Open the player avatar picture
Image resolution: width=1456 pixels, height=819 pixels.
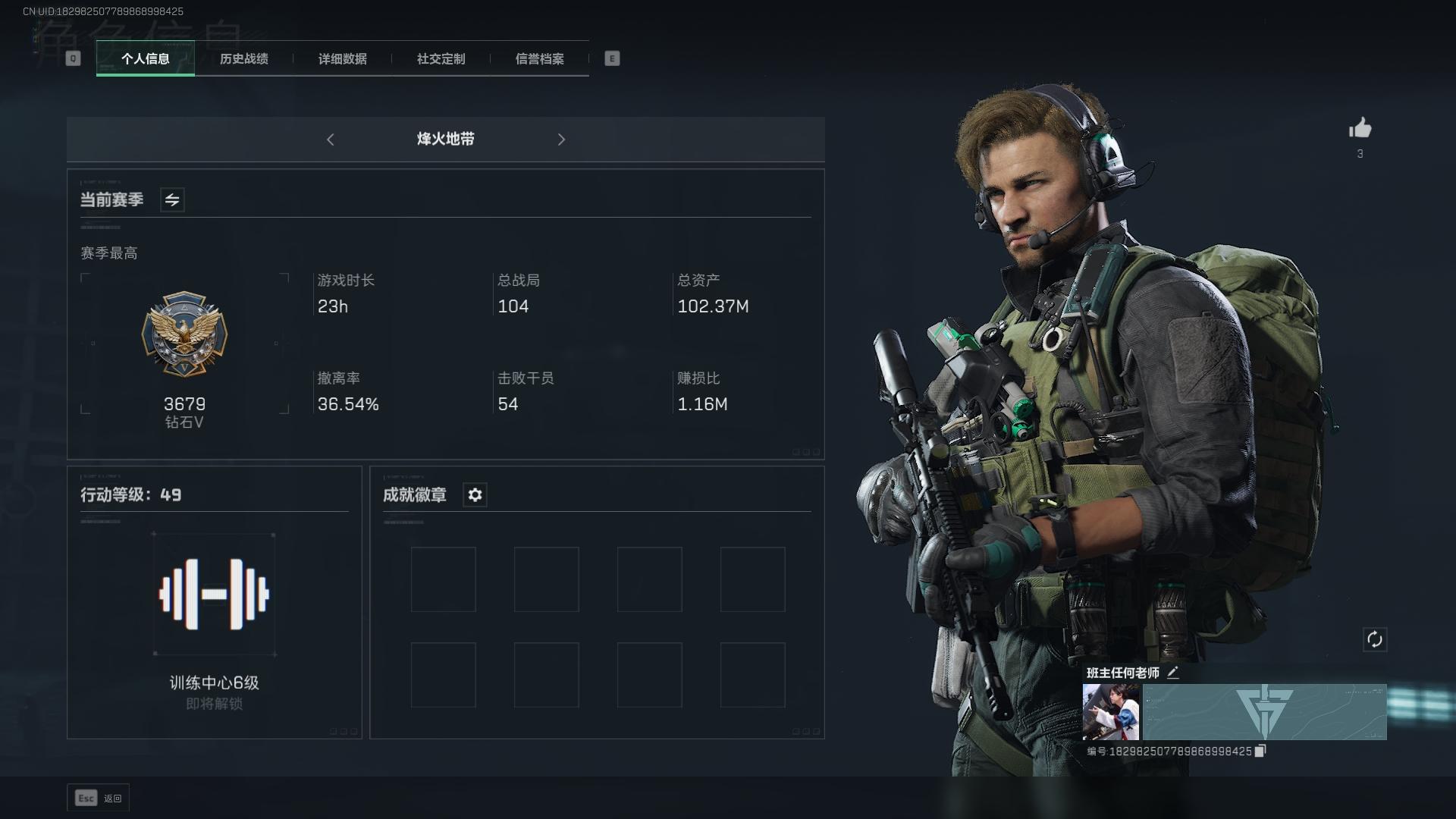[x=1110, y=712]
